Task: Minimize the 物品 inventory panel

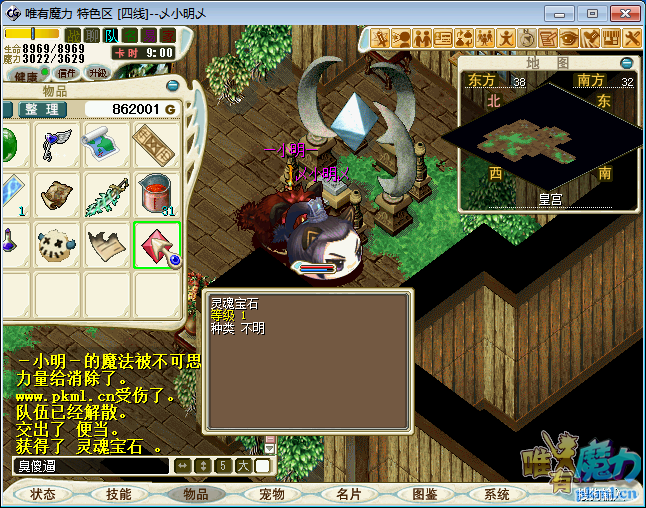Action: coord(173,87)
